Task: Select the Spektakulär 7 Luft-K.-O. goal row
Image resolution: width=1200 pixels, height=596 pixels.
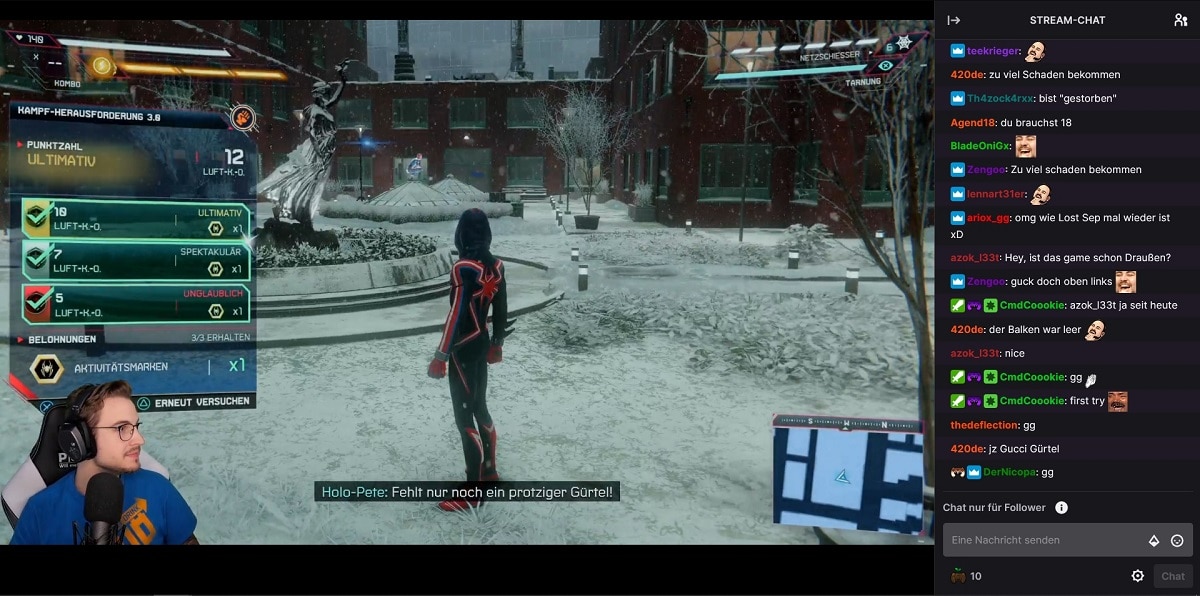Action: pyautogui.click(x=135, y=261)
